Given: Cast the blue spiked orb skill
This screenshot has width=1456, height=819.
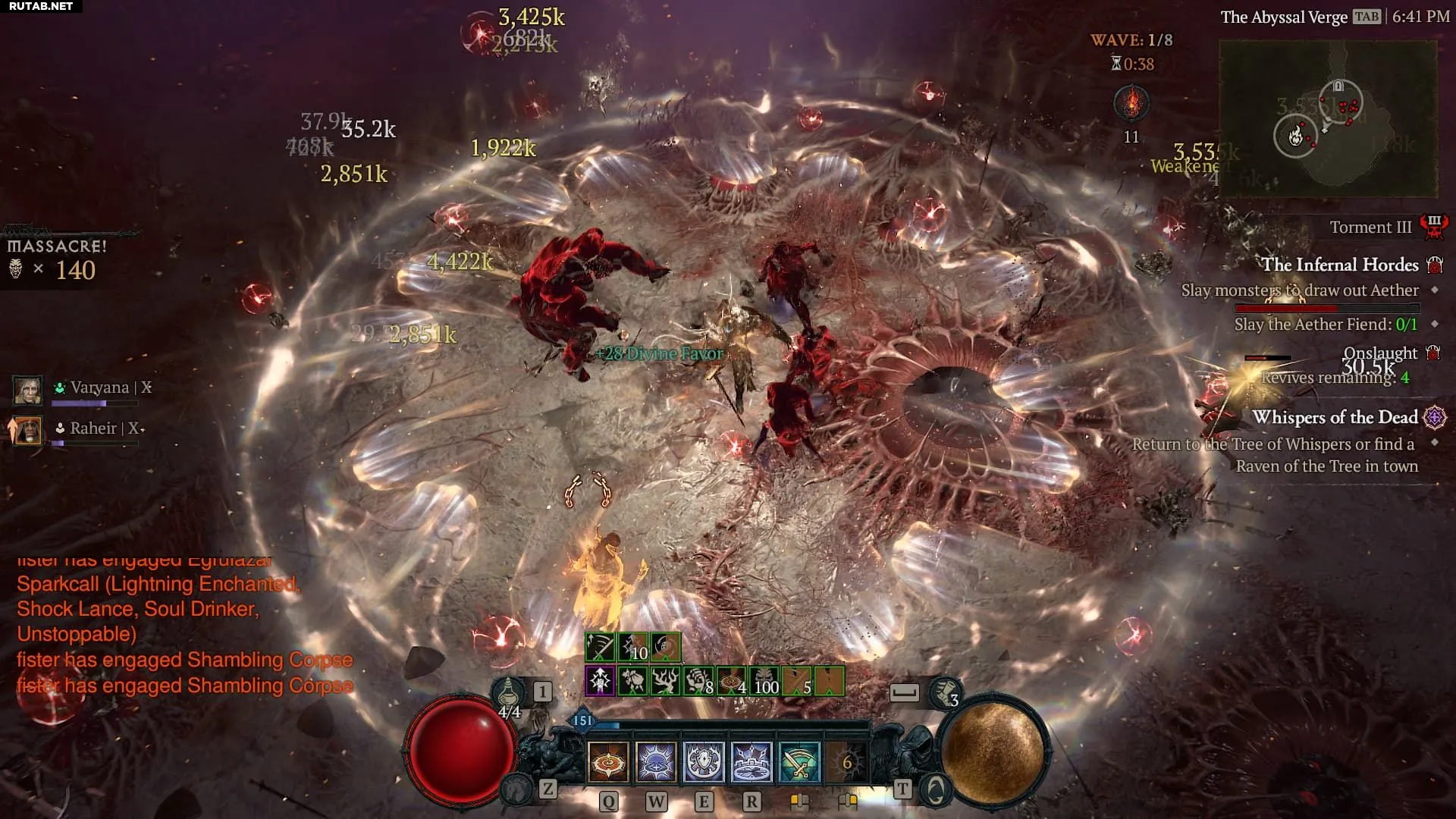Looking at the screenshot, I should pos(656,761).
